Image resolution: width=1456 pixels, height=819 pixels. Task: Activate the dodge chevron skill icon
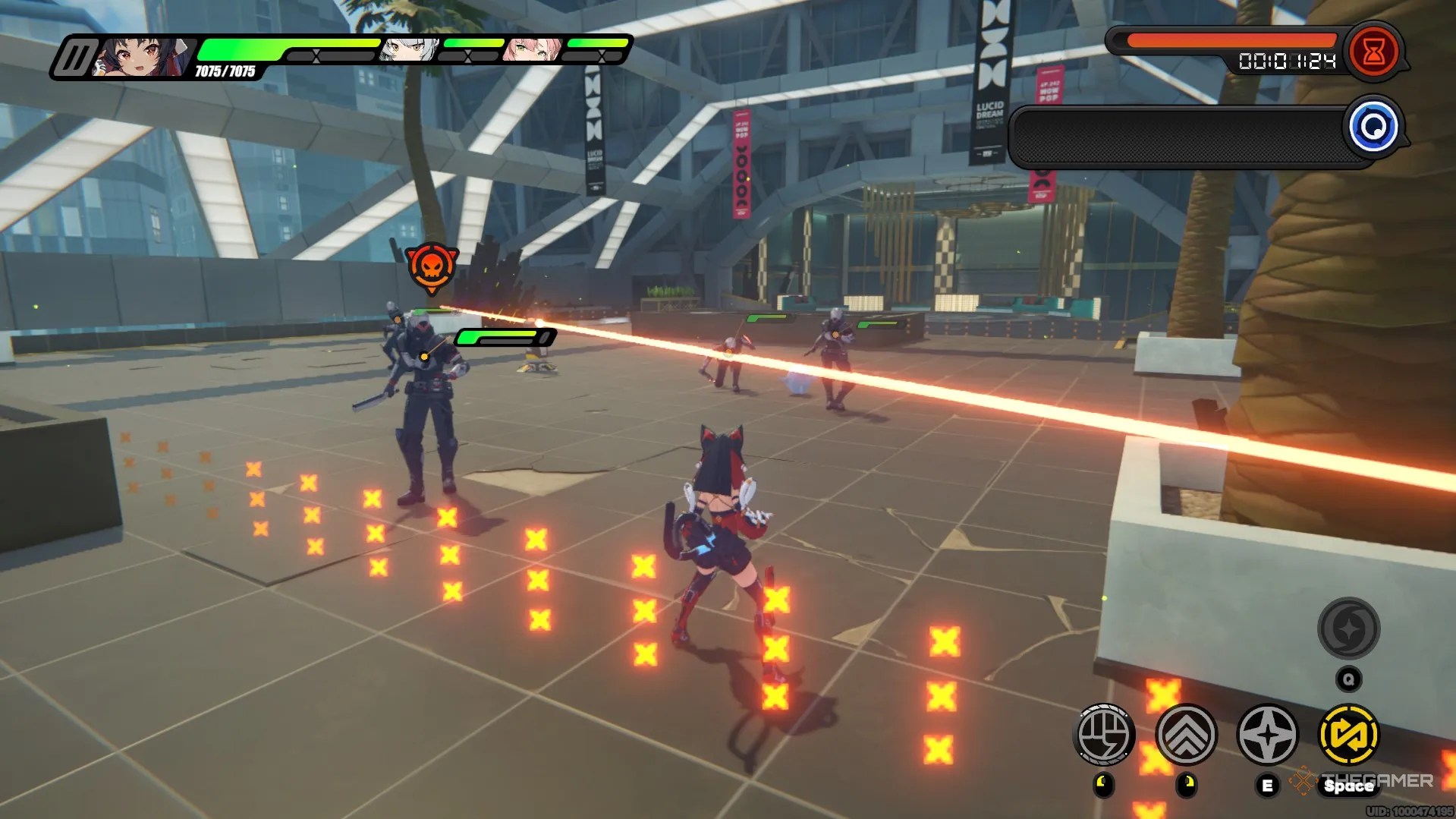point(1187,733)
